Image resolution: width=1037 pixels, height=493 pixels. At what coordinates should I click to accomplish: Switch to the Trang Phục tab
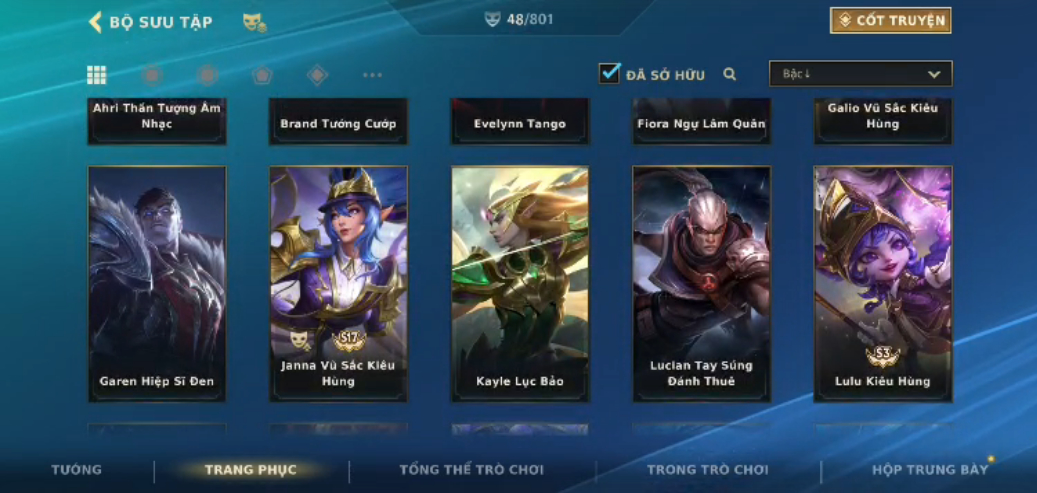250,470
